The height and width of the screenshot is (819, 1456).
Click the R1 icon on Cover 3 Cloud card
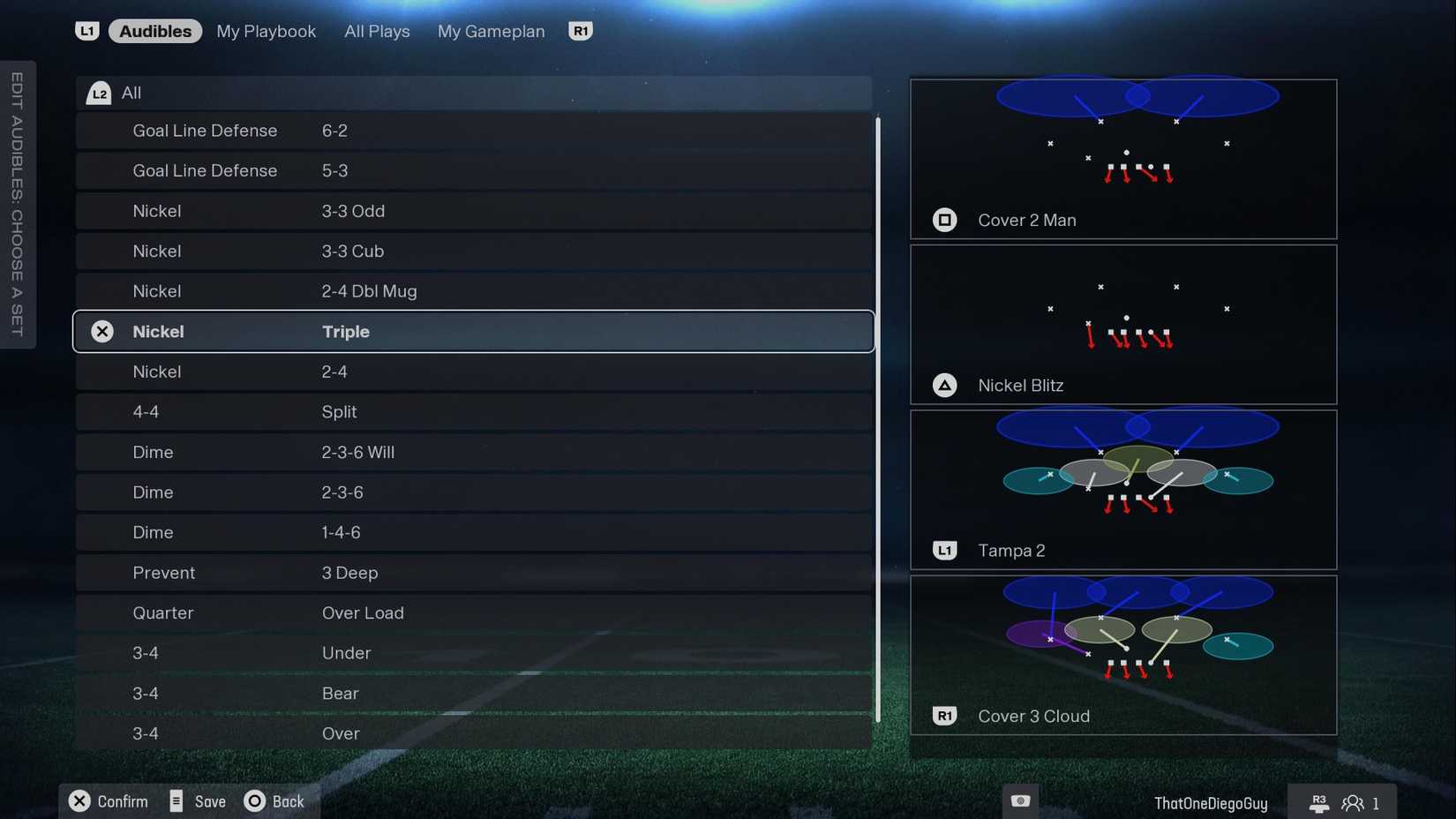pyautogui.click(x=945, y=716)
